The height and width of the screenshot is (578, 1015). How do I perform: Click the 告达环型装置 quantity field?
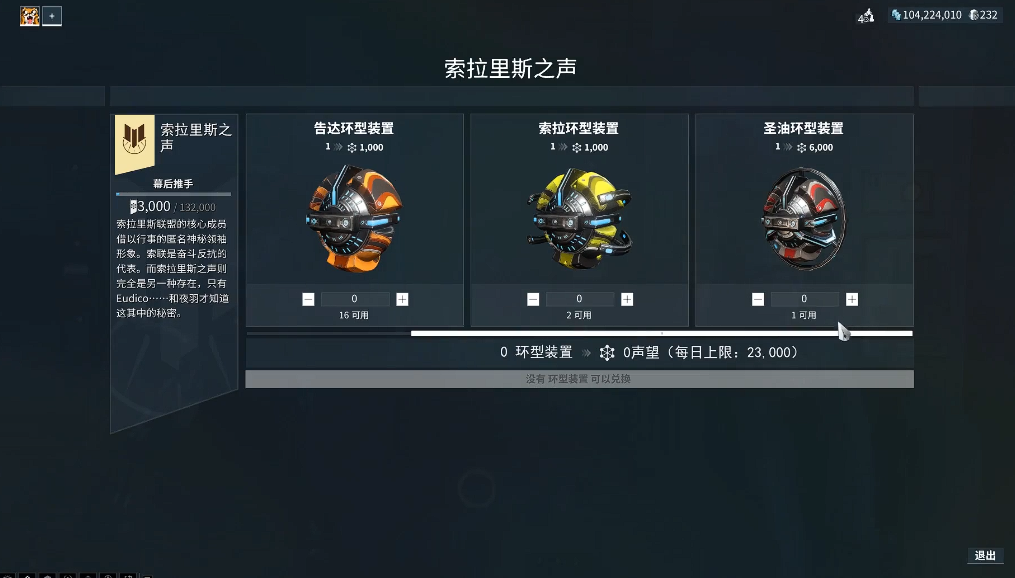[x=355, y=299]
